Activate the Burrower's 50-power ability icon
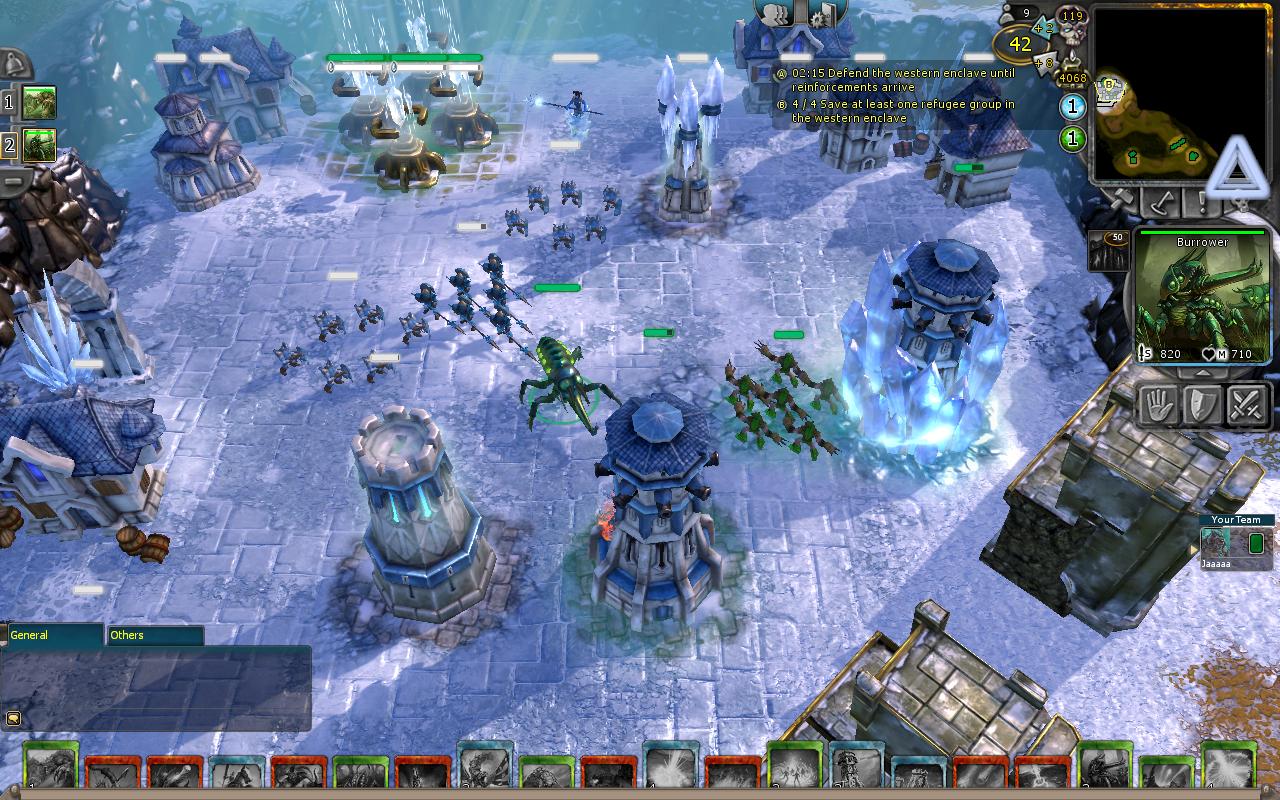Image resolution: width=1280 pixels, height=800 pixels. click(1107, 252)
